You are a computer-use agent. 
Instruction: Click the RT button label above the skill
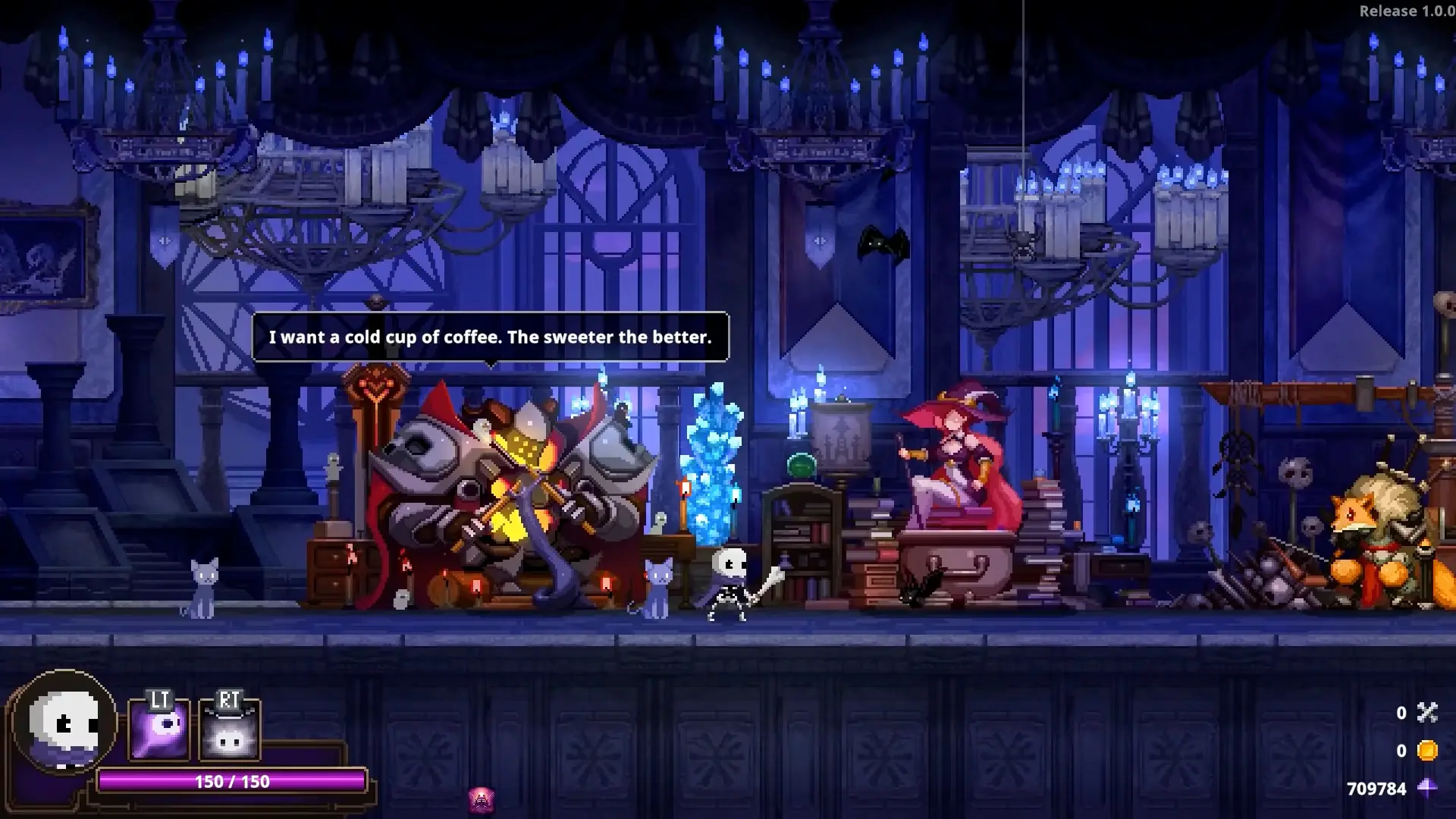(x=230, y=701)
